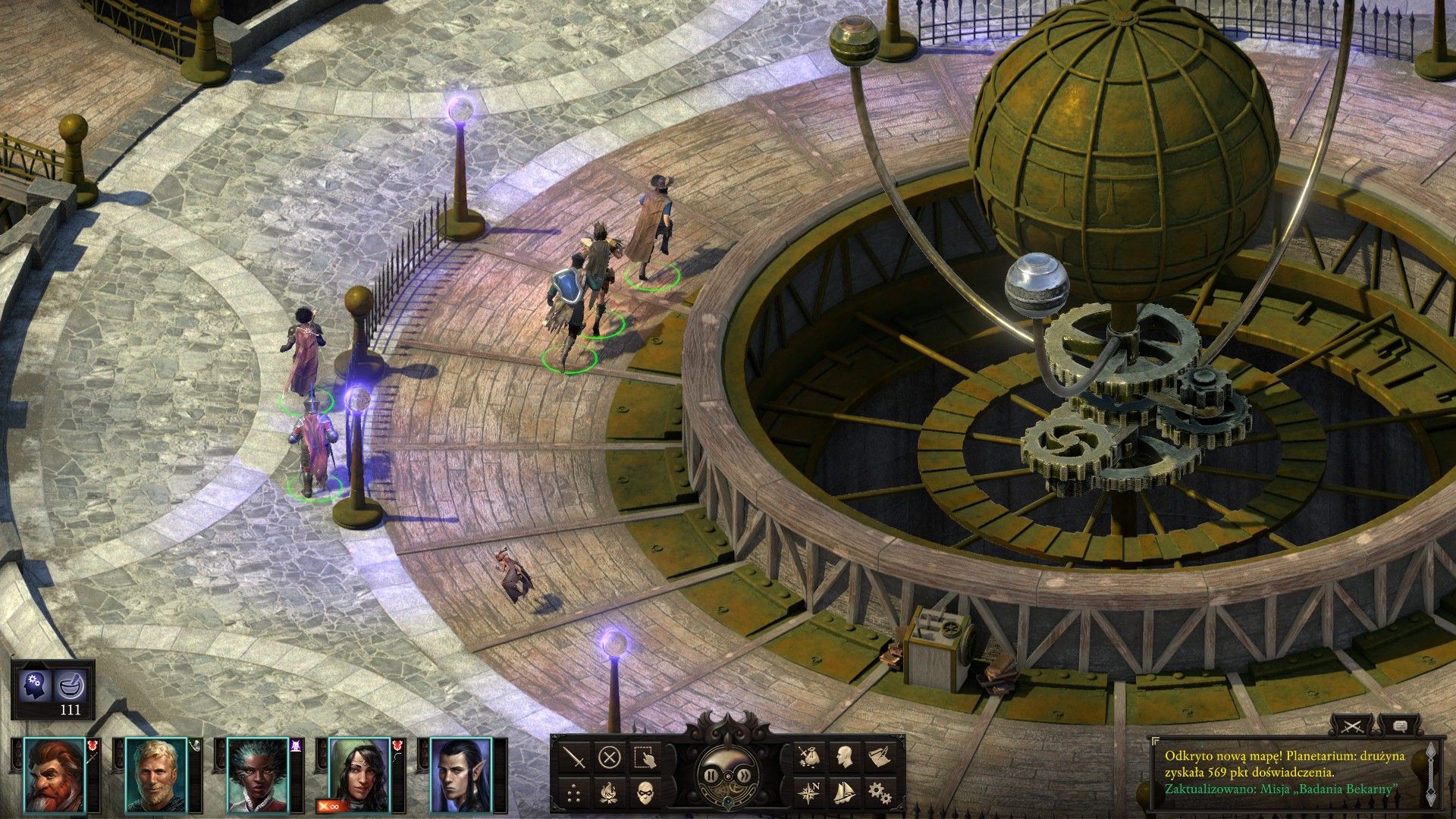
Task: Choose the teal-haired woman's party portrait
Action: (x=258, y=774)
